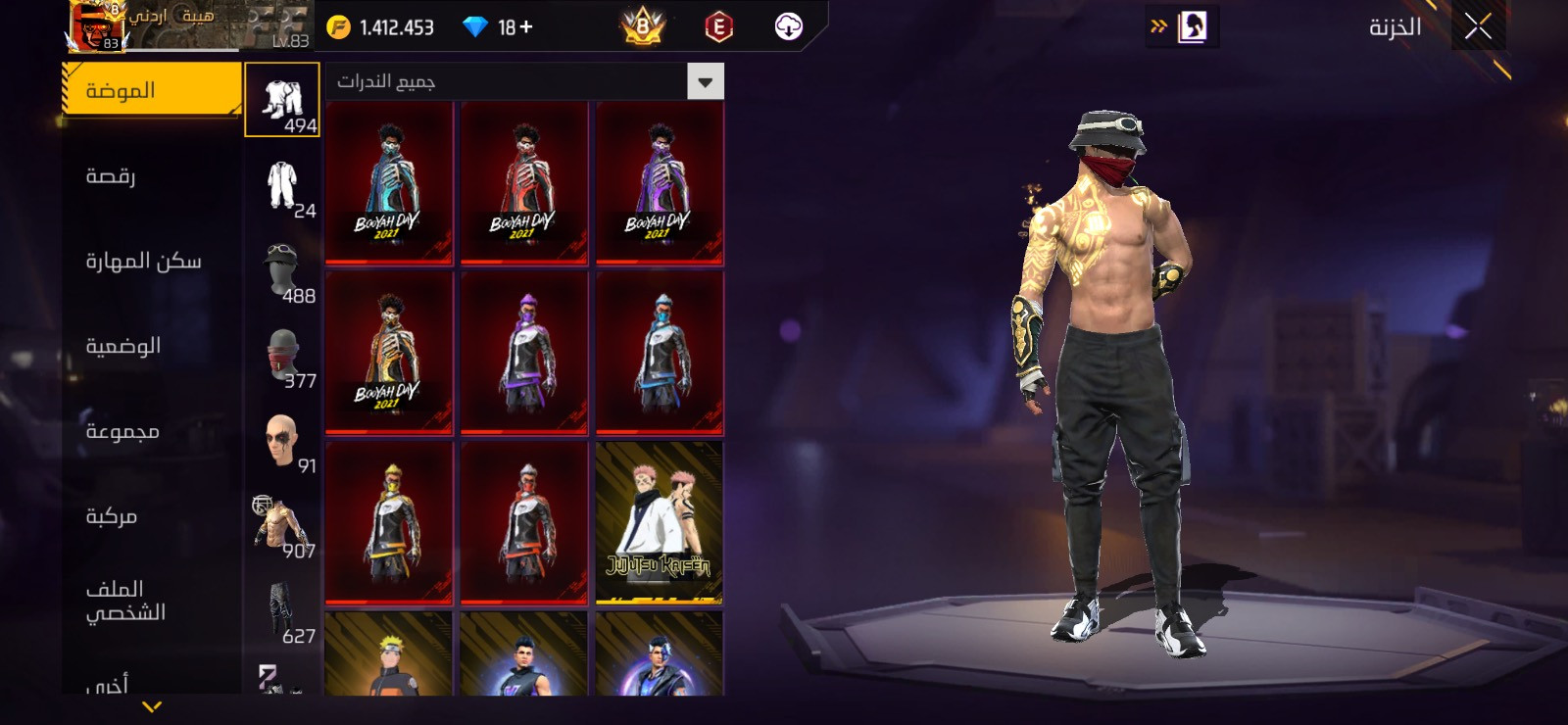Select the Fashion tab highlighted in yellow

tap(152, 90)
